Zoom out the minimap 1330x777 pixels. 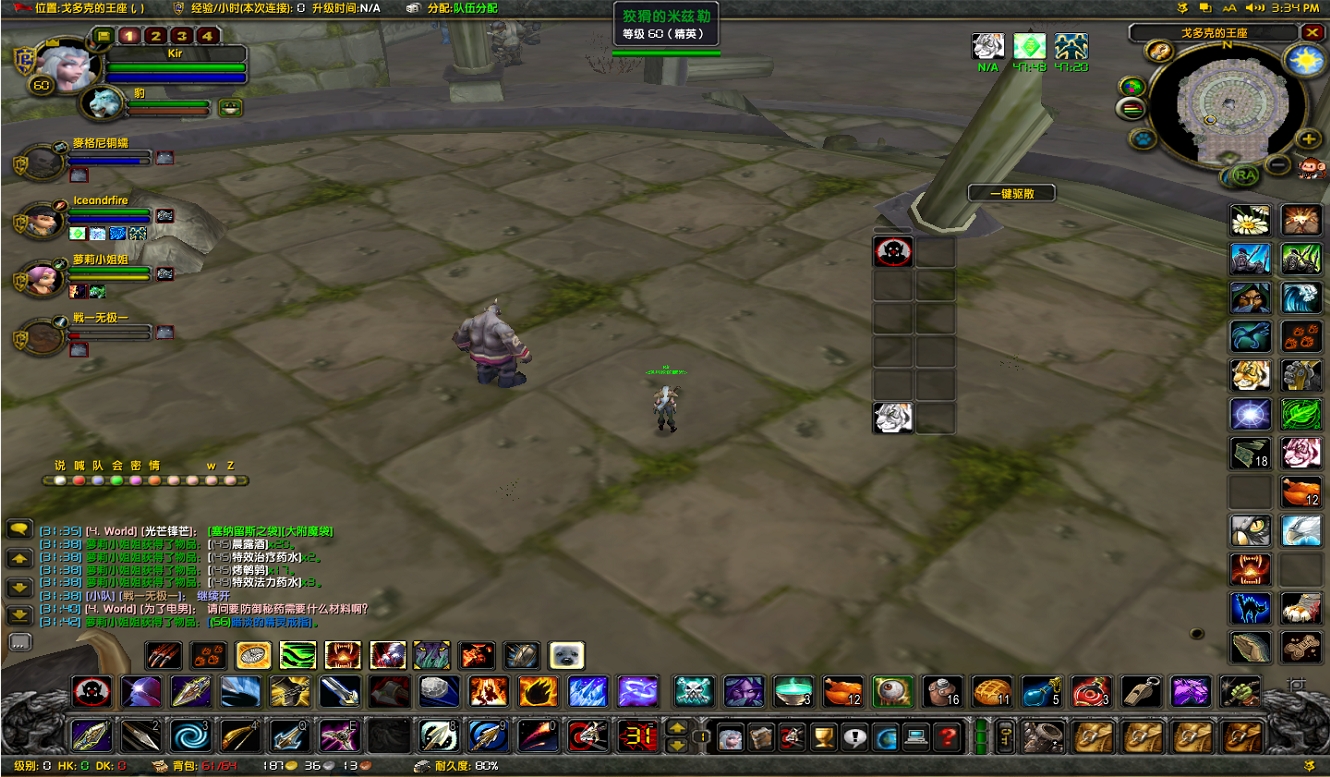point(1278,164)
